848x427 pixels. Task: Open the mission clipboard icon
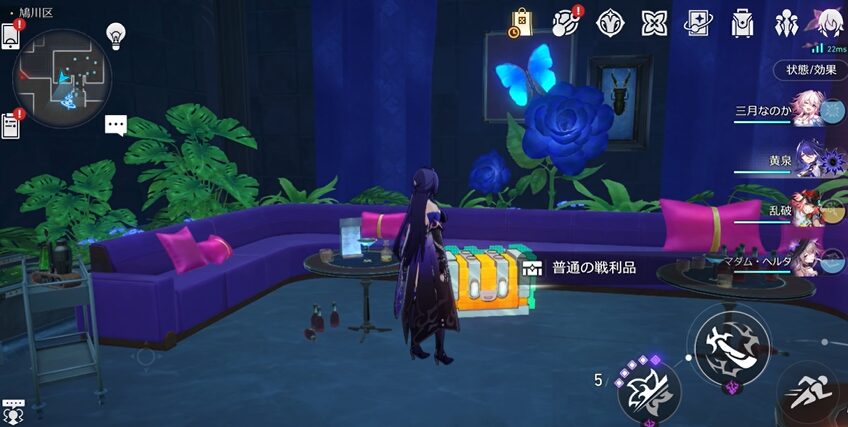(11, 125)
